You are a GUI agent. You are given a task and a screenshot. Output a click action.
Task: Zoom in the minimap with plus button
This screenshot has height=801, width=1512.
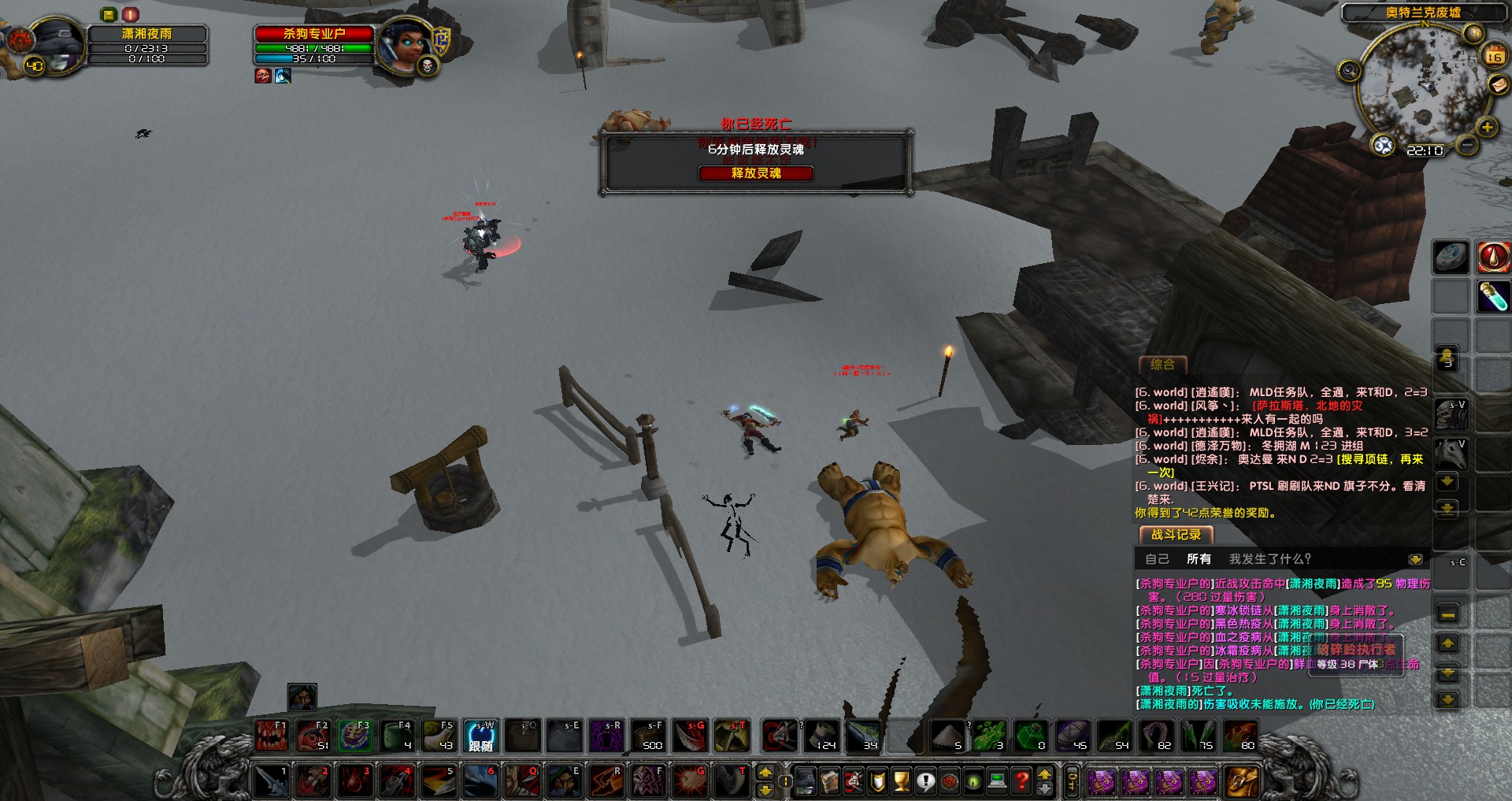[x=1487, y=128]
